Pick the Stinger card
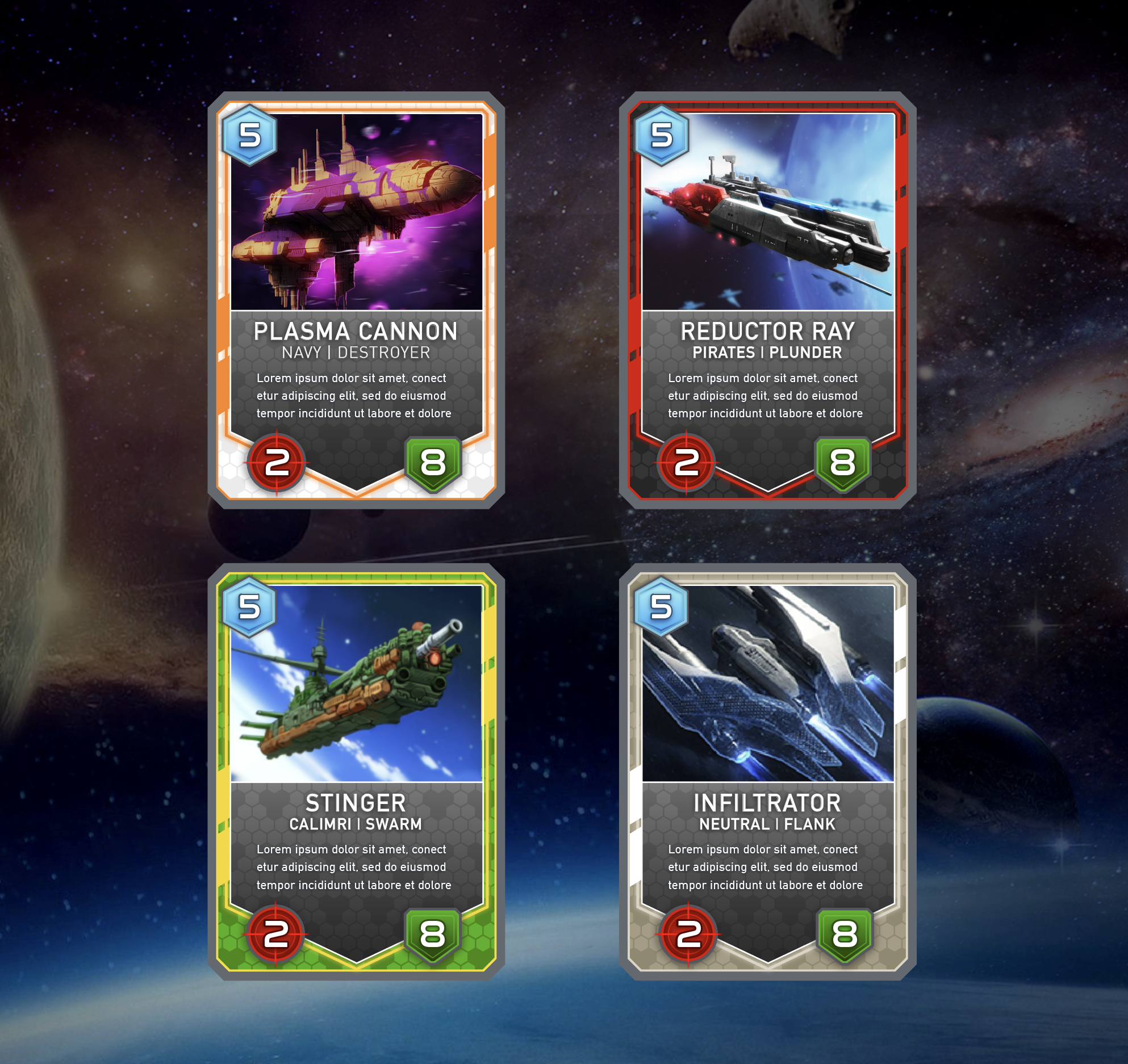The image size is (1128, 1064). [356, 771]
